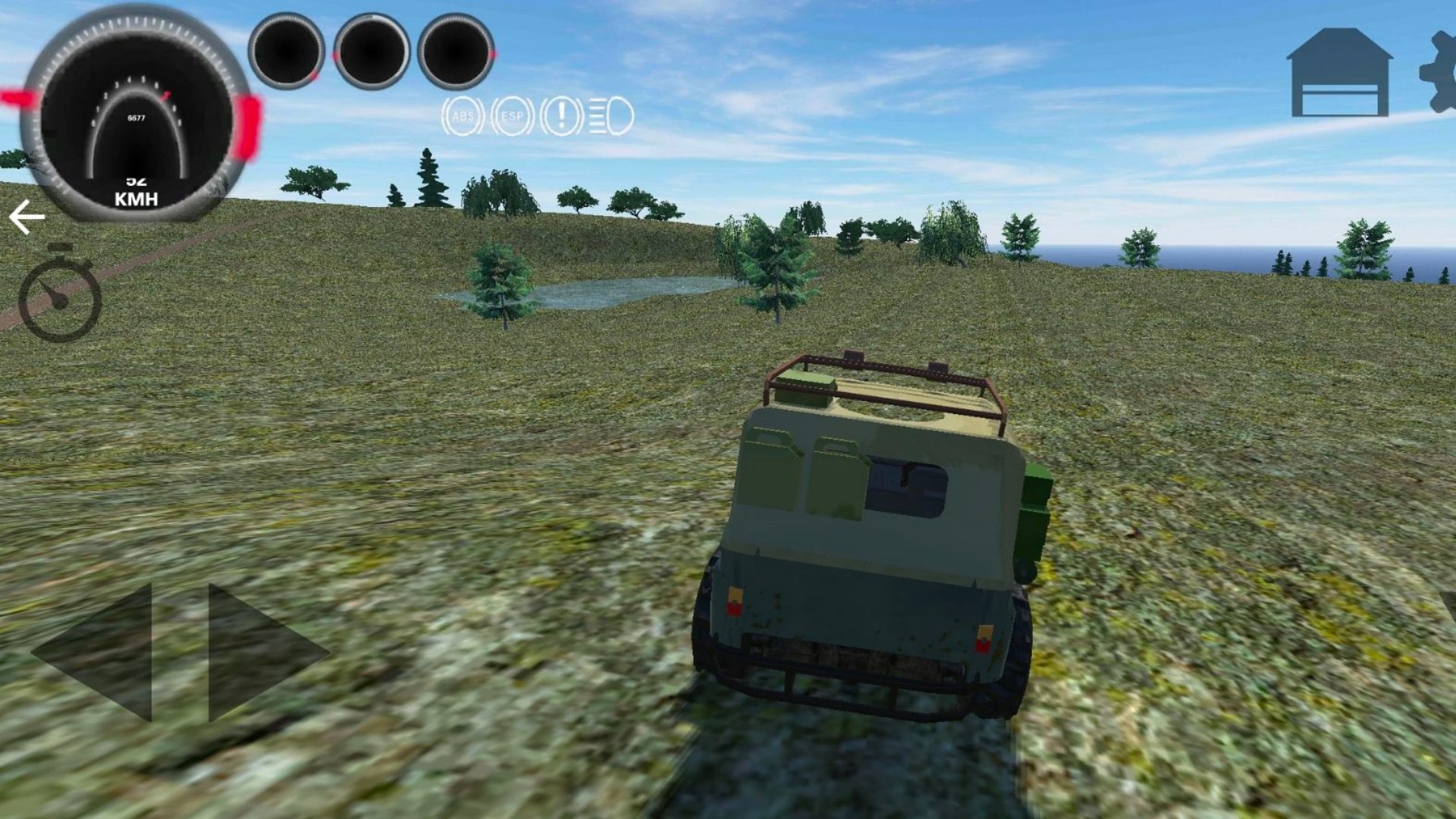The width and height of the screenshot is (1456, 819).
Task: Open the gear settings menu
Action: [1440, 72]
